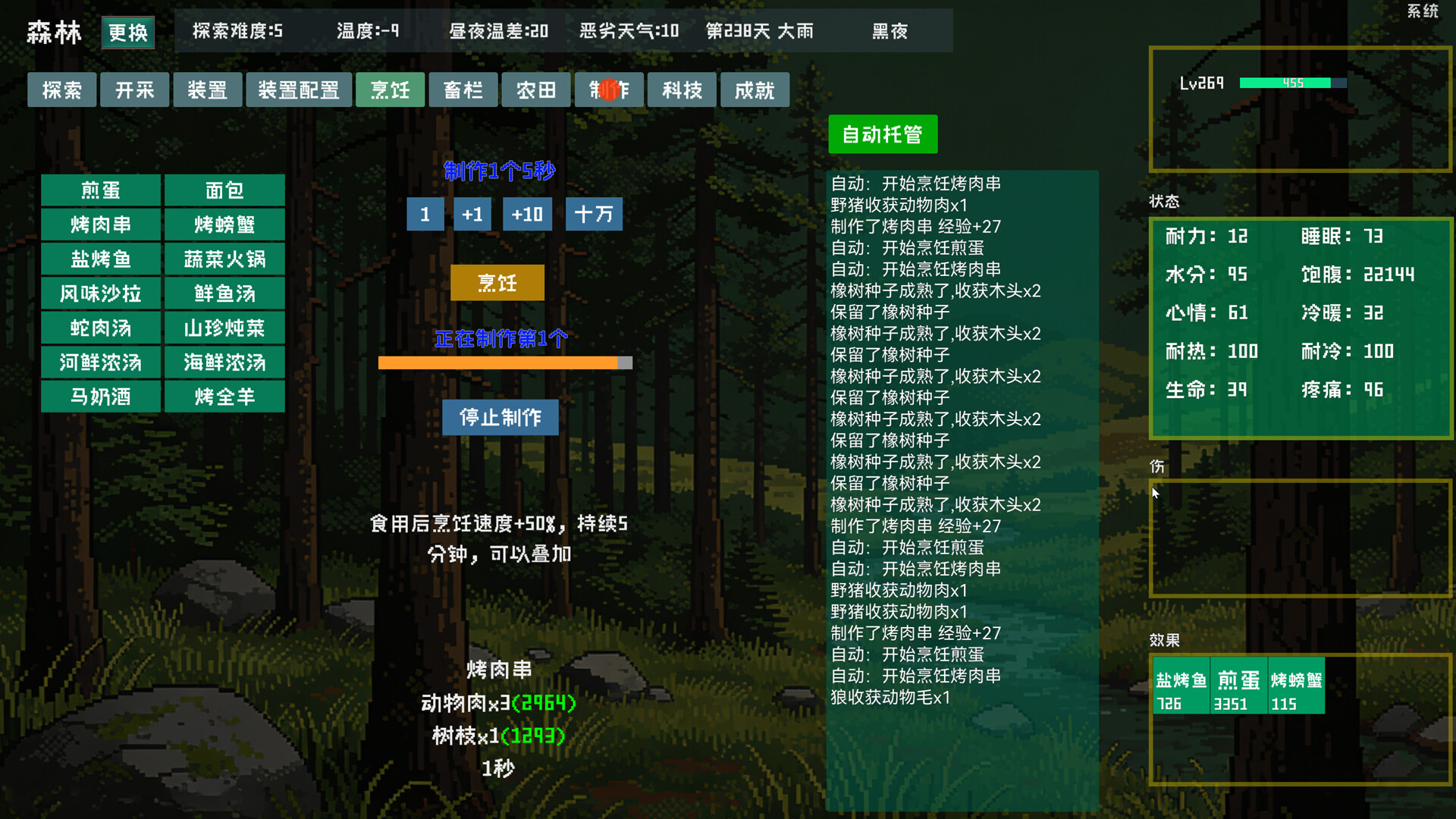The image size is (1456, 819).
Task: Open the 更换 map selector
Action: pyautogui.click(x=127, y=33)
